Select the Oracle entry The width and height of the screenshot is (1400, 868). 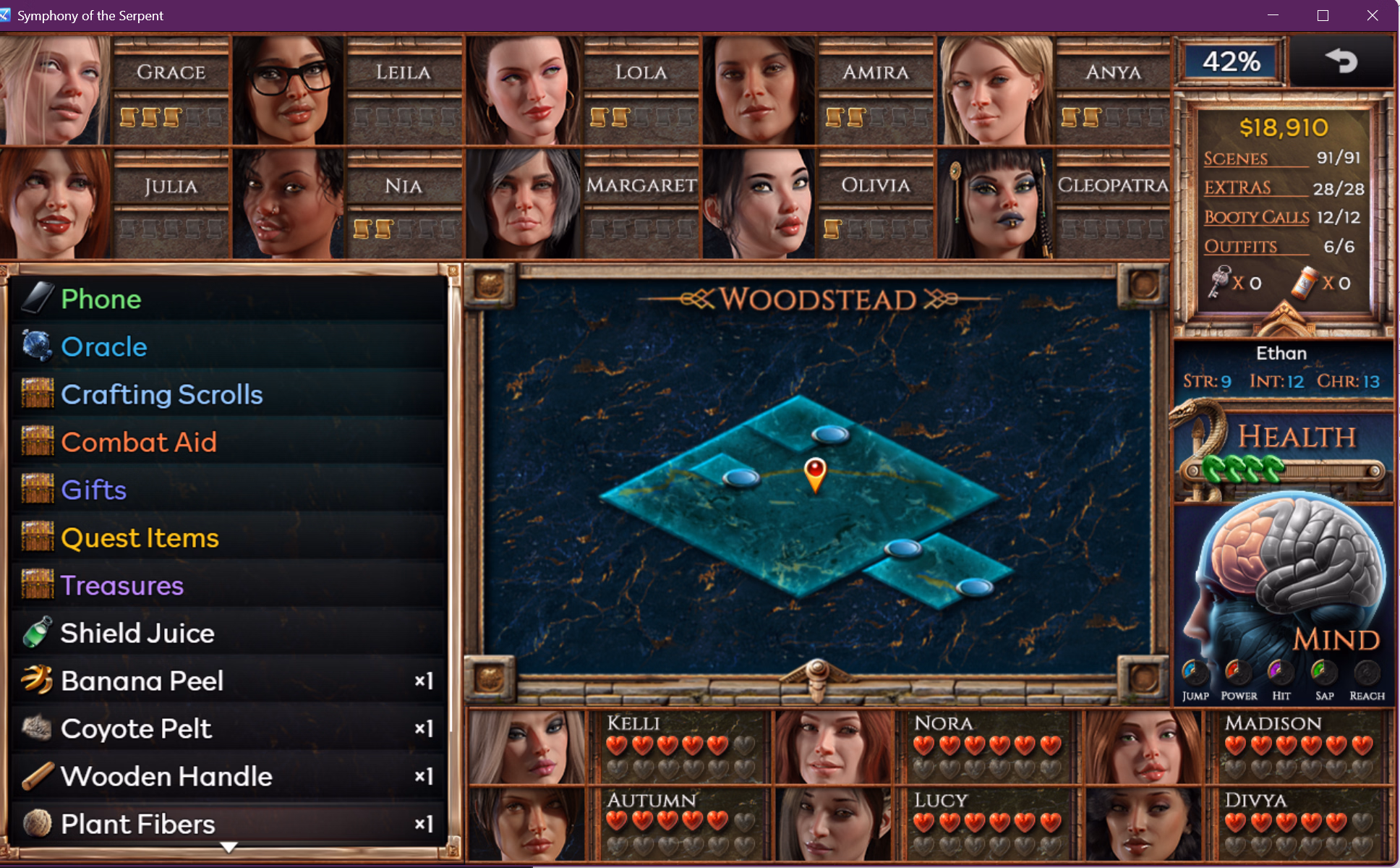point(104,346)
